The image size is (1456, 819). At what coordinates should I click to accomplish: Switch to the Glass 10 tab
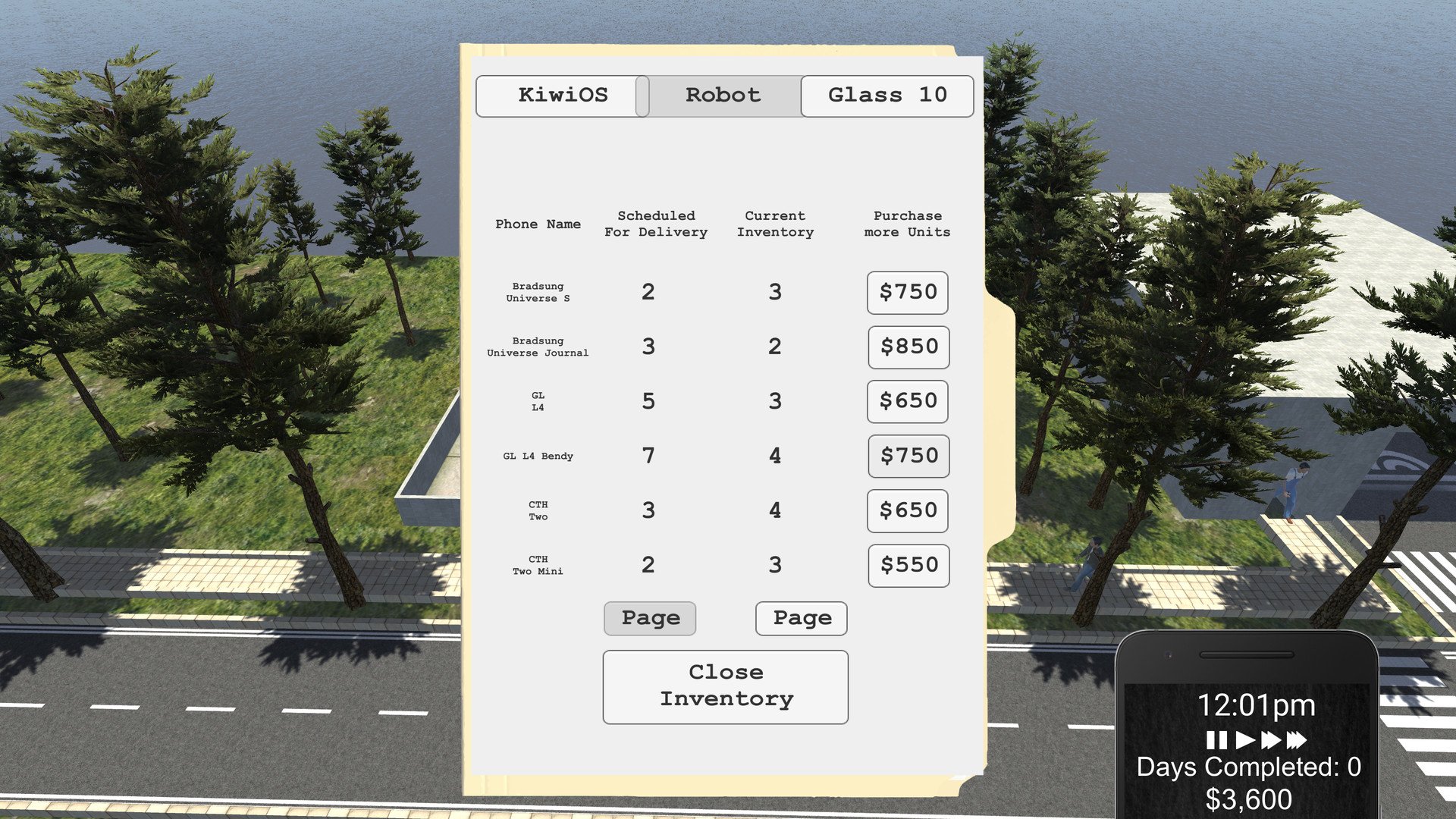[886, 96]
